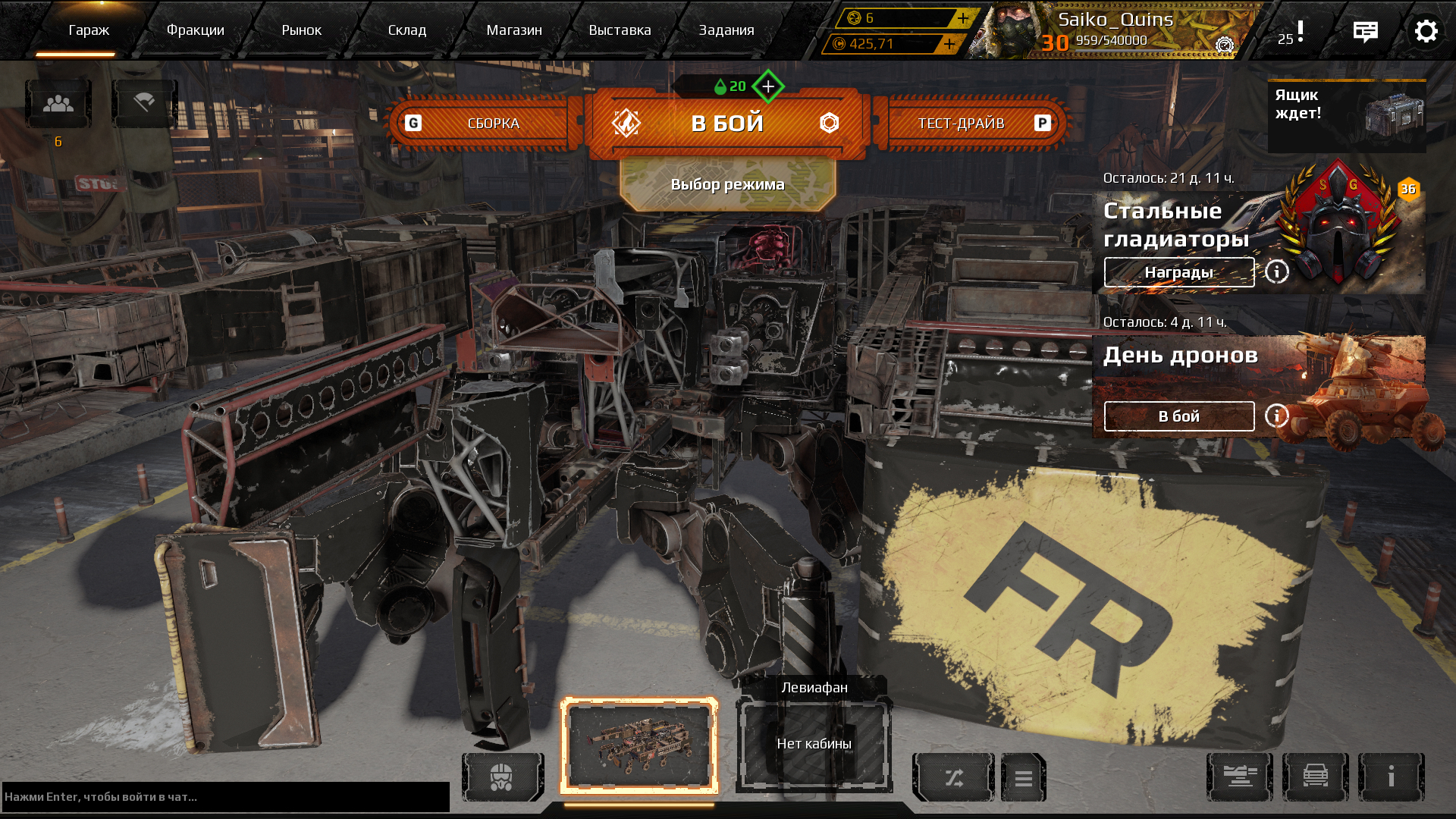Viewport: 1456px width, 819px height.
Task: Open the group players icon
Action: tap(58, 104)
